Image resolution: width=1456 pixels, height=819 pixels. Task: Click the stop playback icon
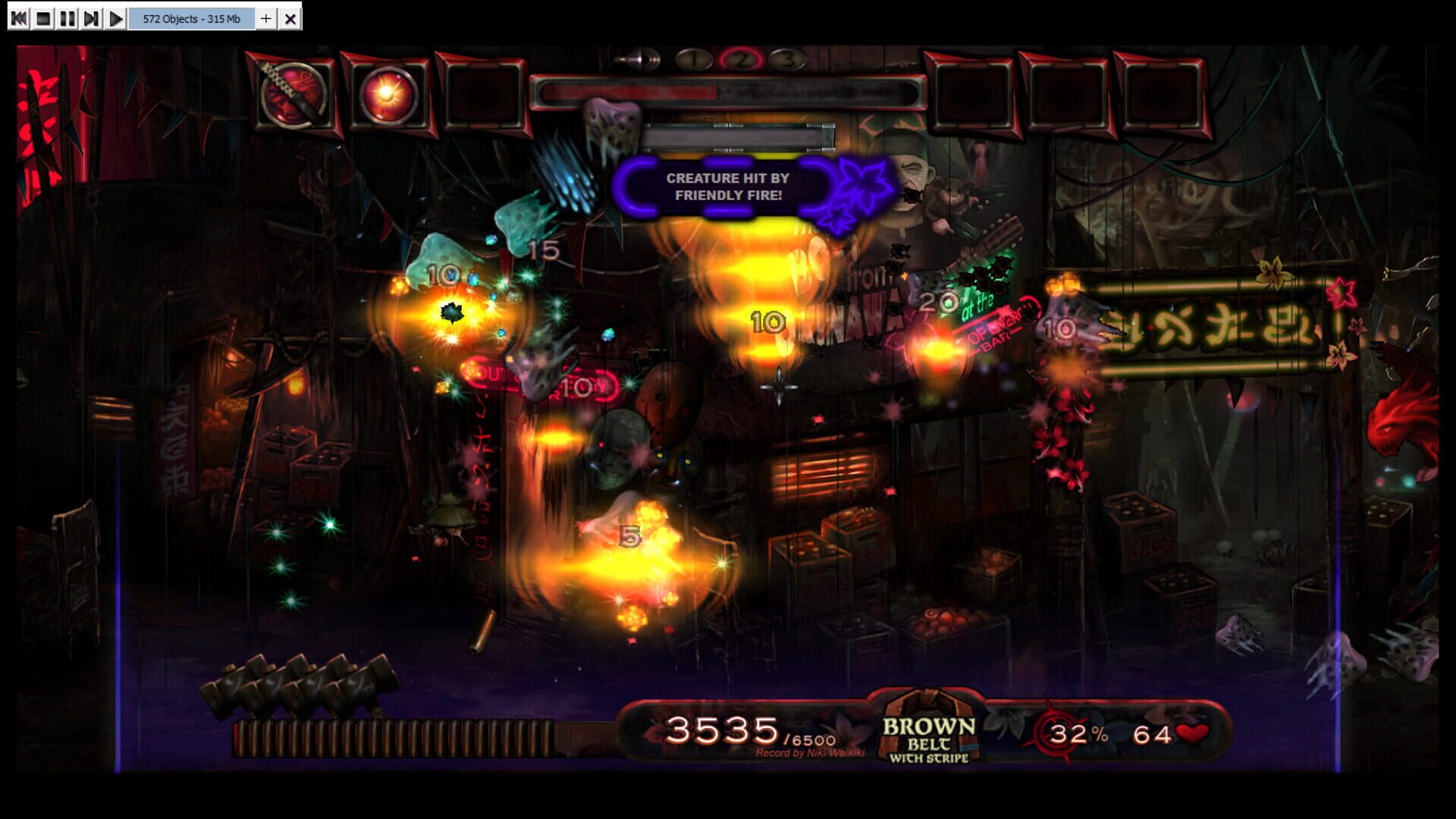tap(44, 18)
